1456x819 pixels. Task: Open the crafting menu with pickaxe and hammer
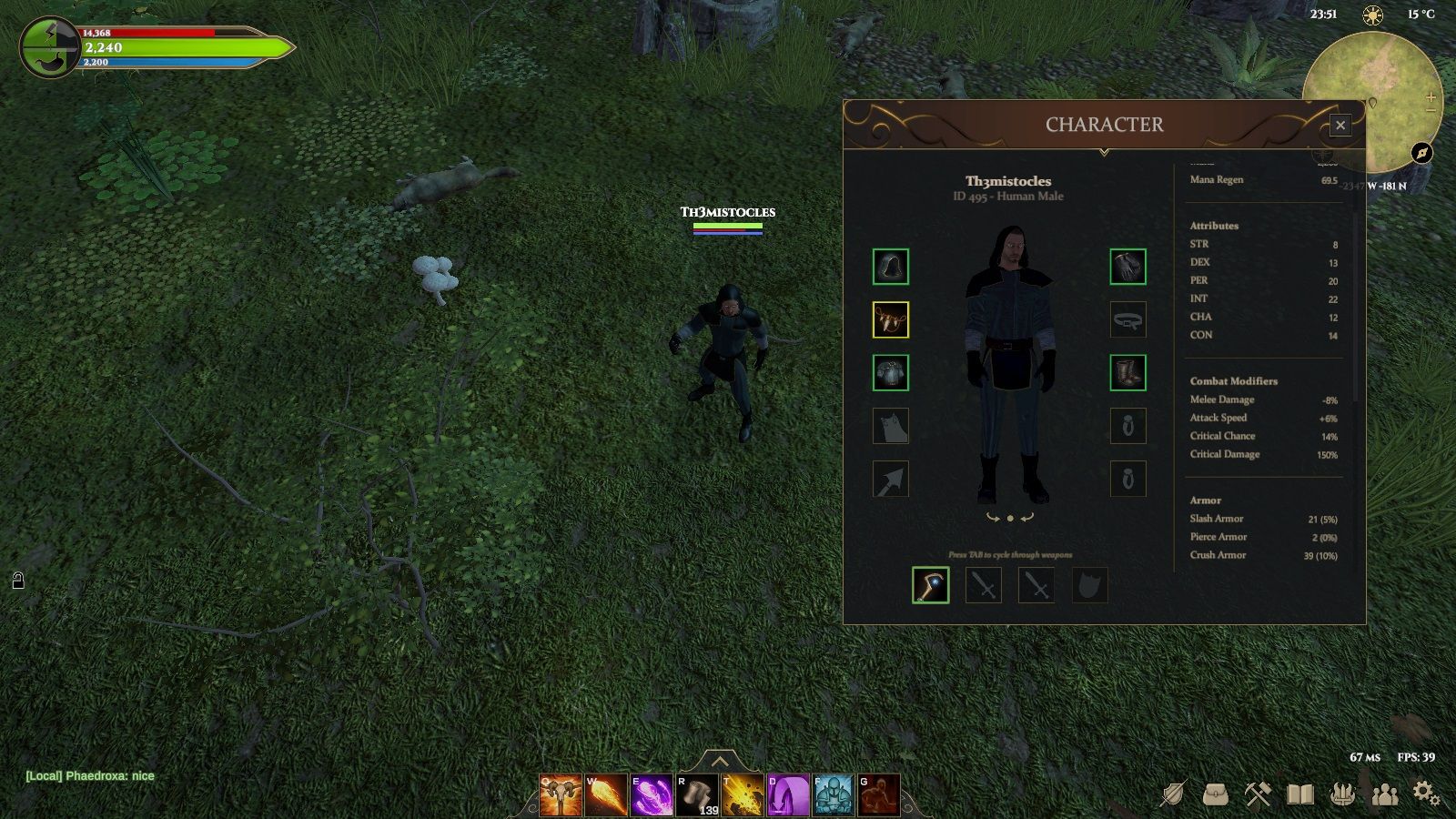tap(1258, 794)
